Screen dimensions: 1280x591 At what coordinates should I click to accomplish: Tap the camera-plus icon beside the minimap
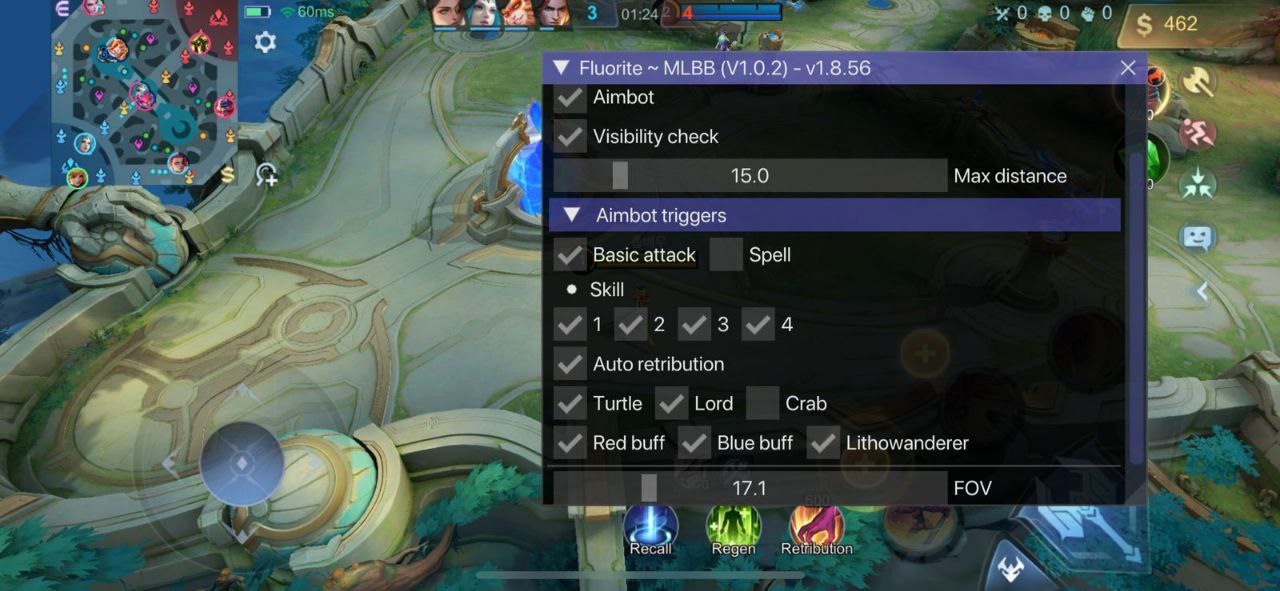266,175
